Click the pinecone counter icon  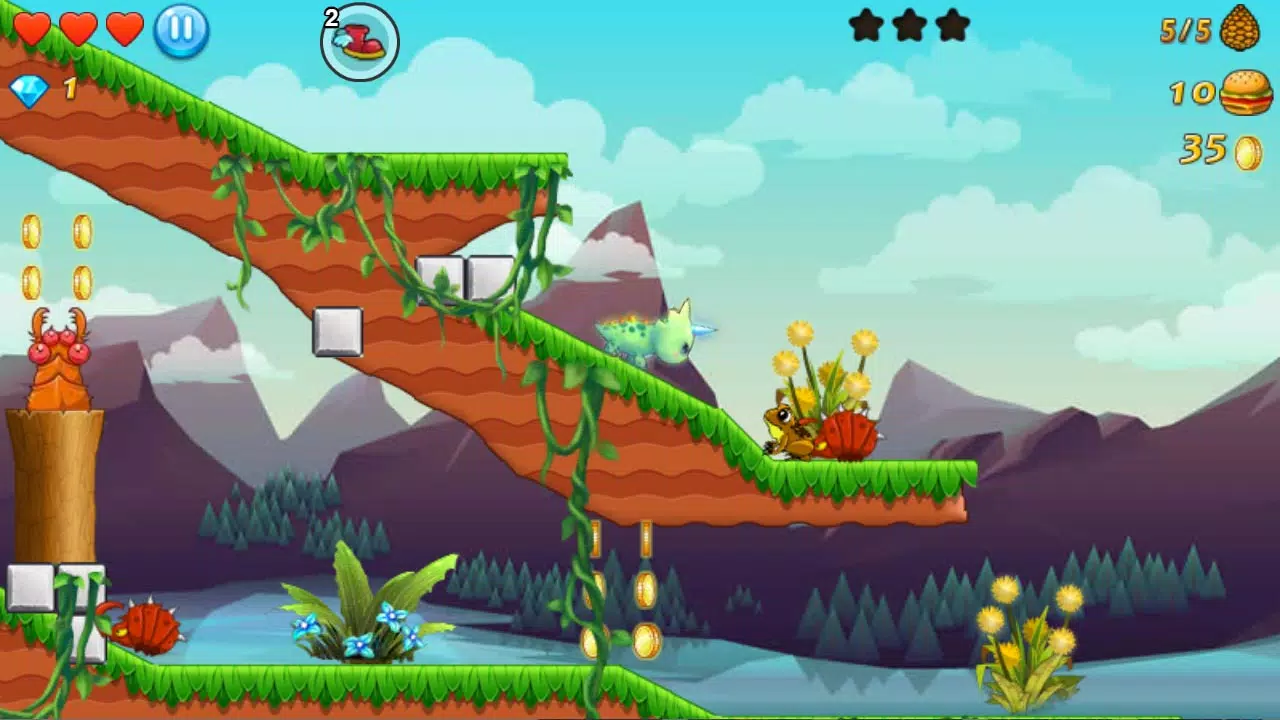[1243, 31]
